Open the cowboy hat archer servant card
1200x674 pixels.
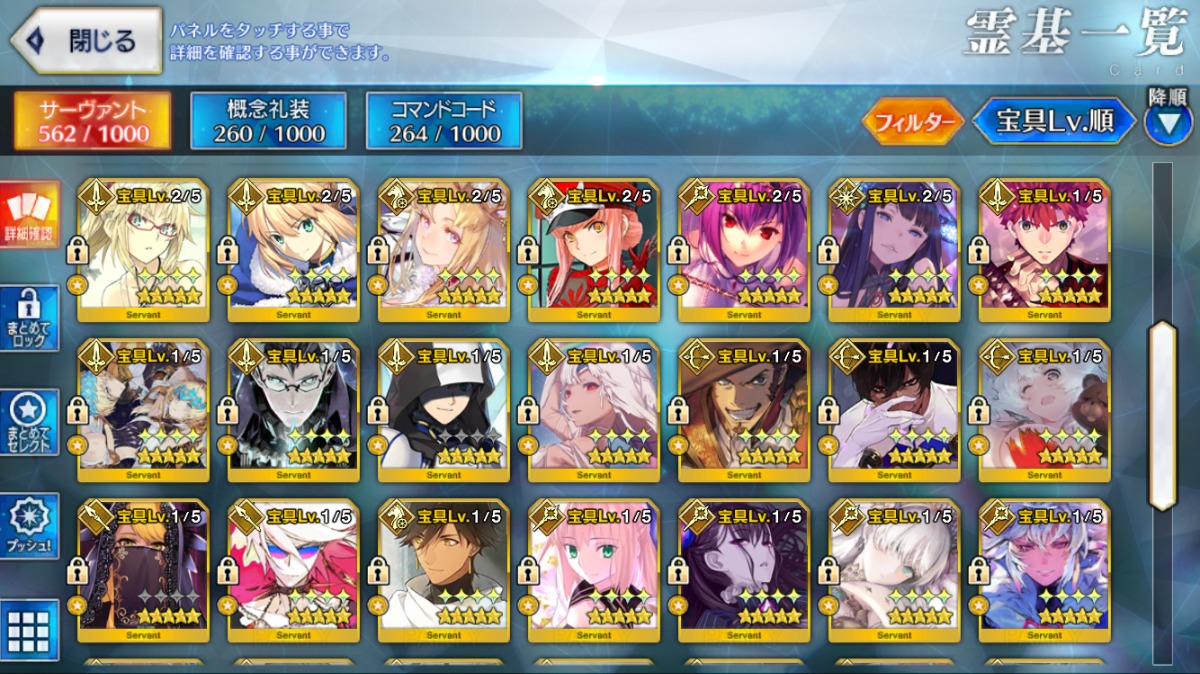(x=743, y=410)
